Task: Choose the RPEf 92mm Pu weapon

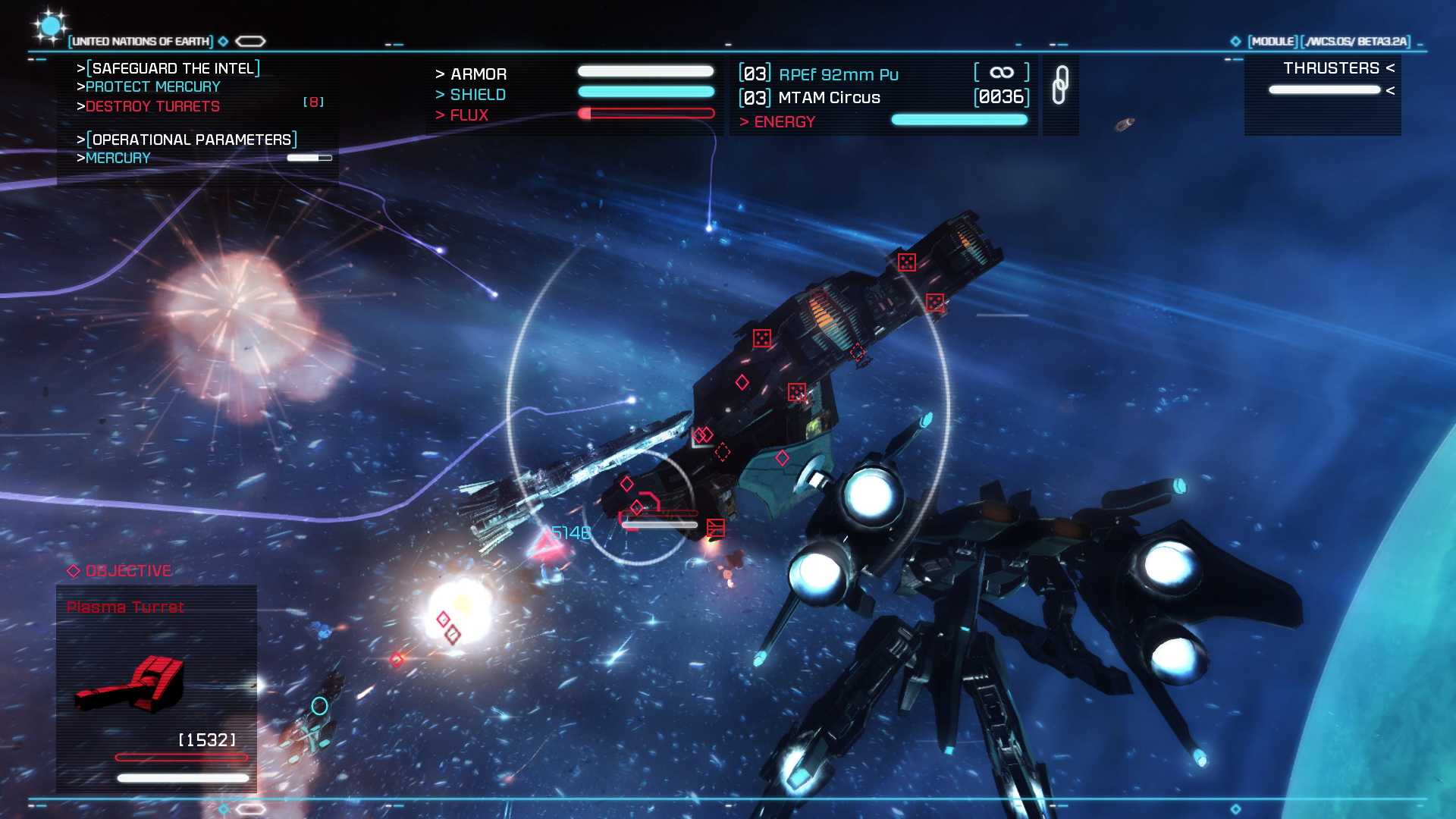Action: pos(838,74)
